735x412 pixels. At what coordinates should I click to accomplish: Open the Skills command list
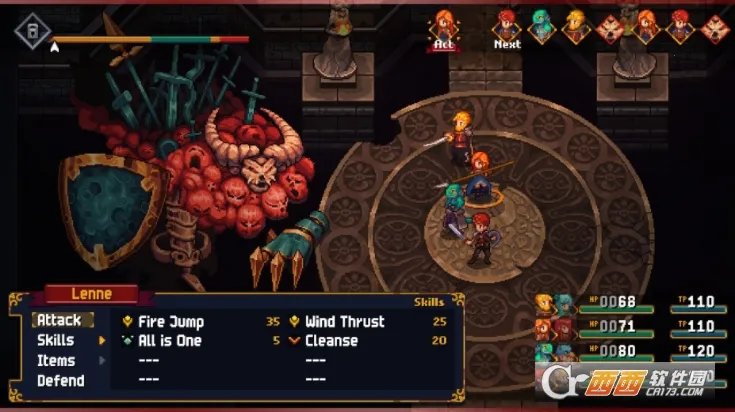coord(56,341)
